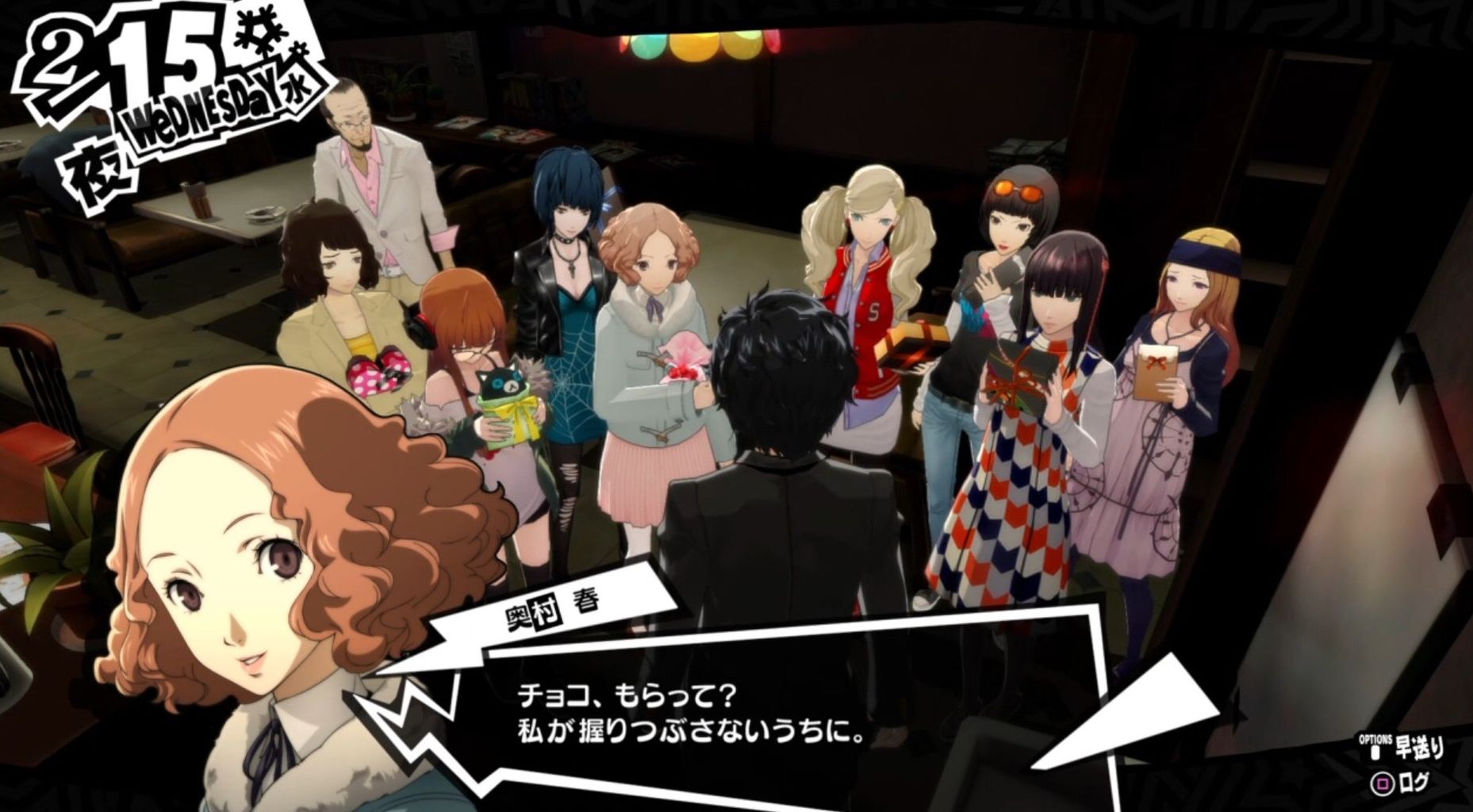Toggle the ログ message log display
The image size is (1473, 812).
tap(1415, 783)
